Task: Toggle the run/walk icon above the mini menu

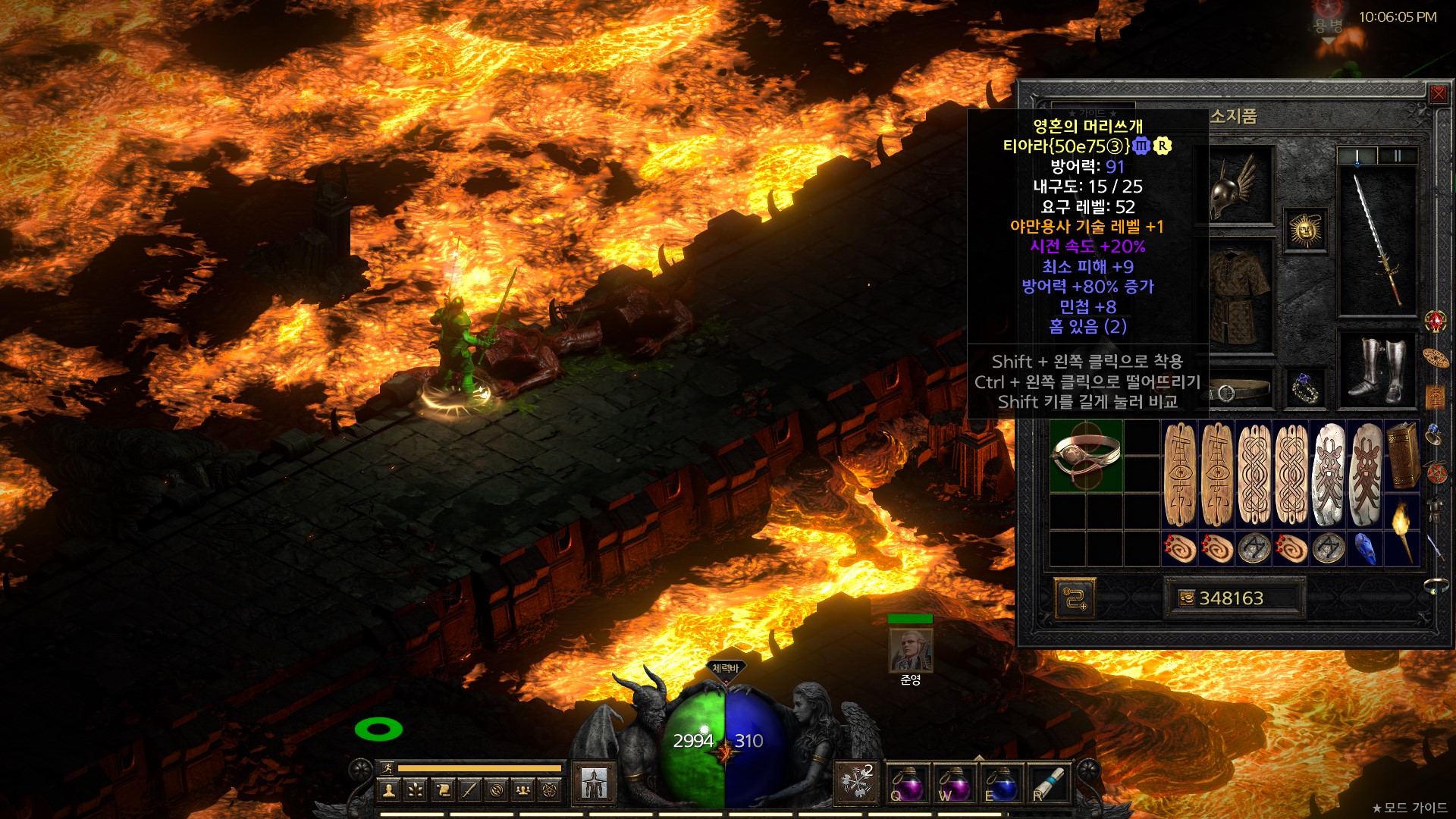Action: tap(388, 768)
